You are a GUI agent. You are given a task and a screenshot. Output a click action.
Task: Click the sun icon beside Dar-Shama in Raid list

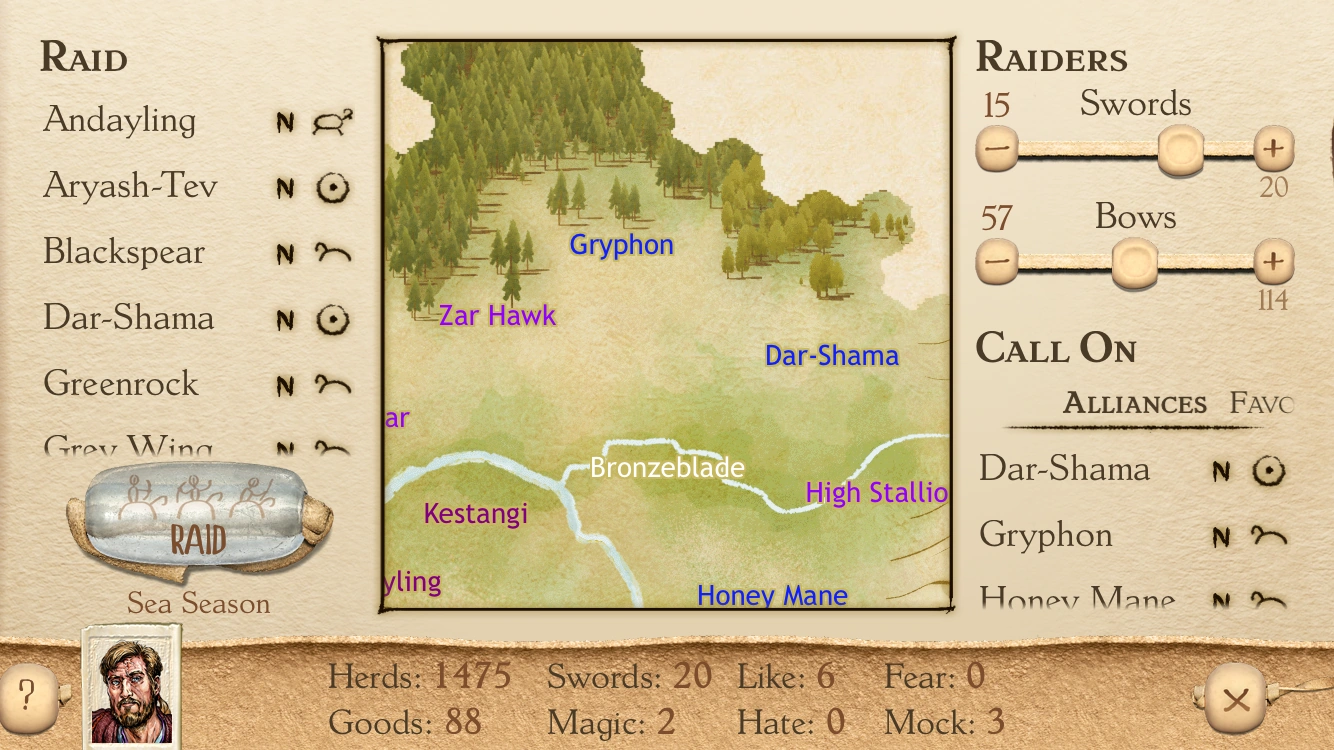331,319
